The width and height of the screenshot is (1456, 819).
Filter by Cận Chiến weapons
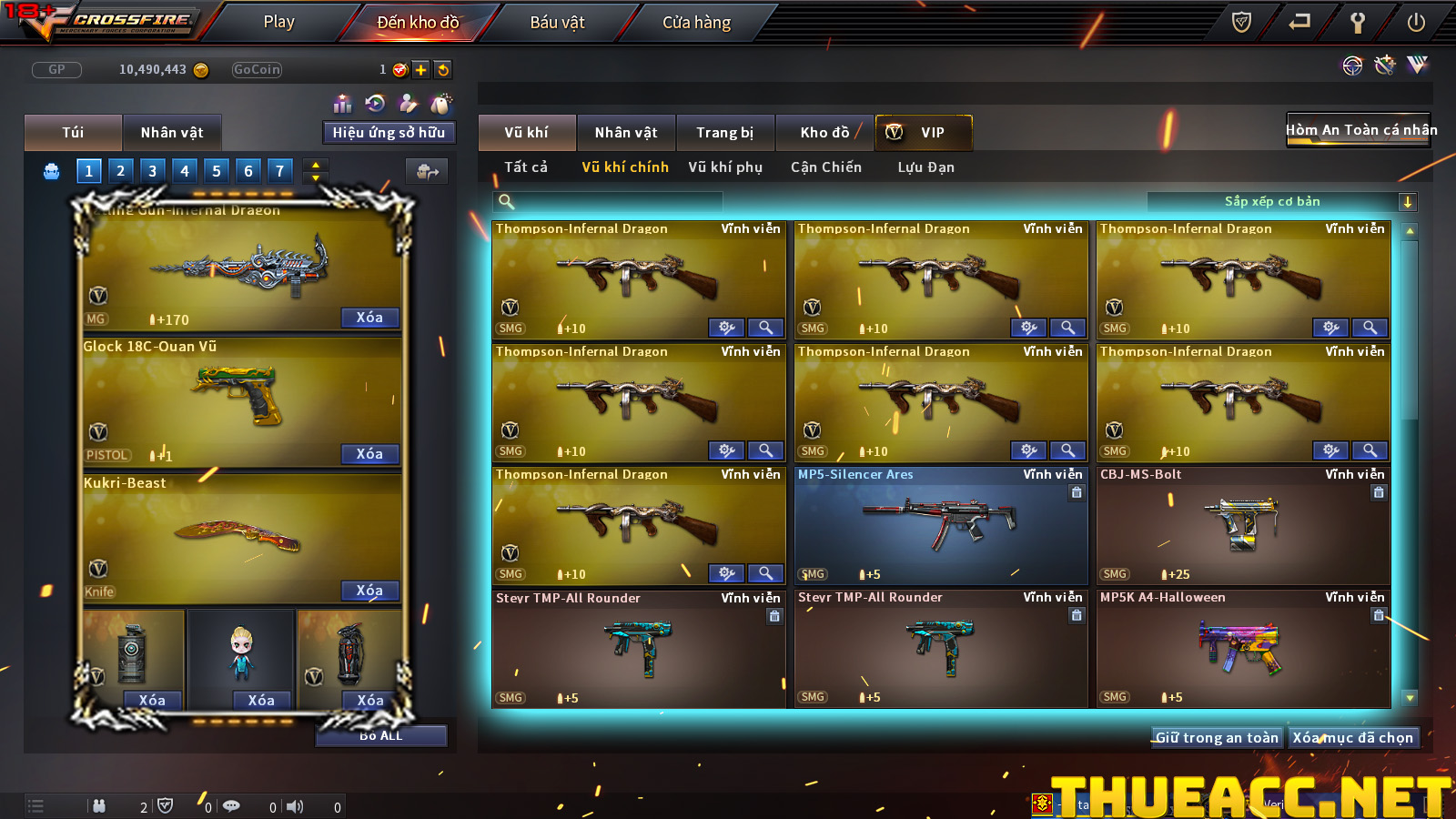tap(825, 167)
